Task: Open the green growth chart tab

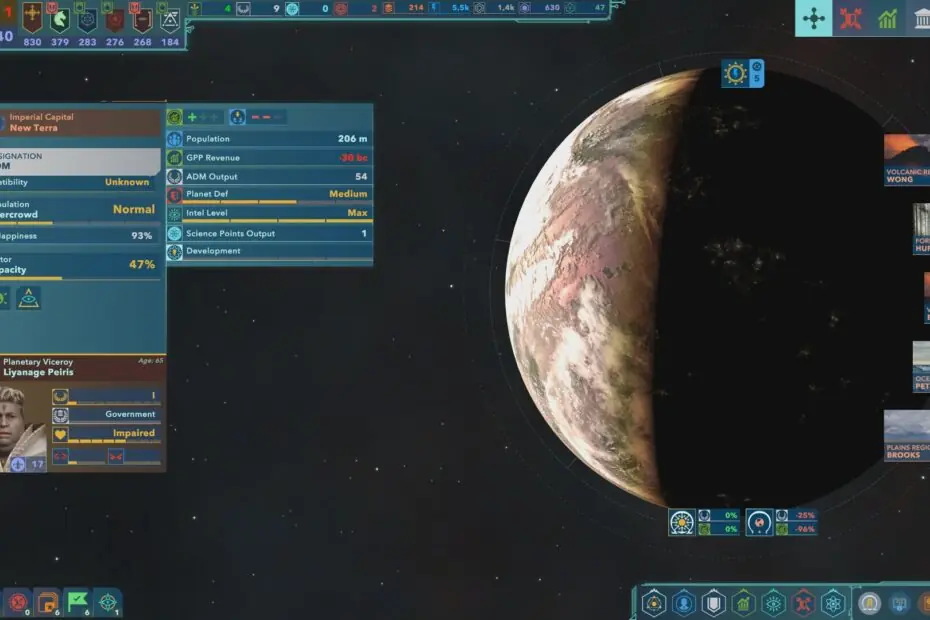Action: (887, 18)
